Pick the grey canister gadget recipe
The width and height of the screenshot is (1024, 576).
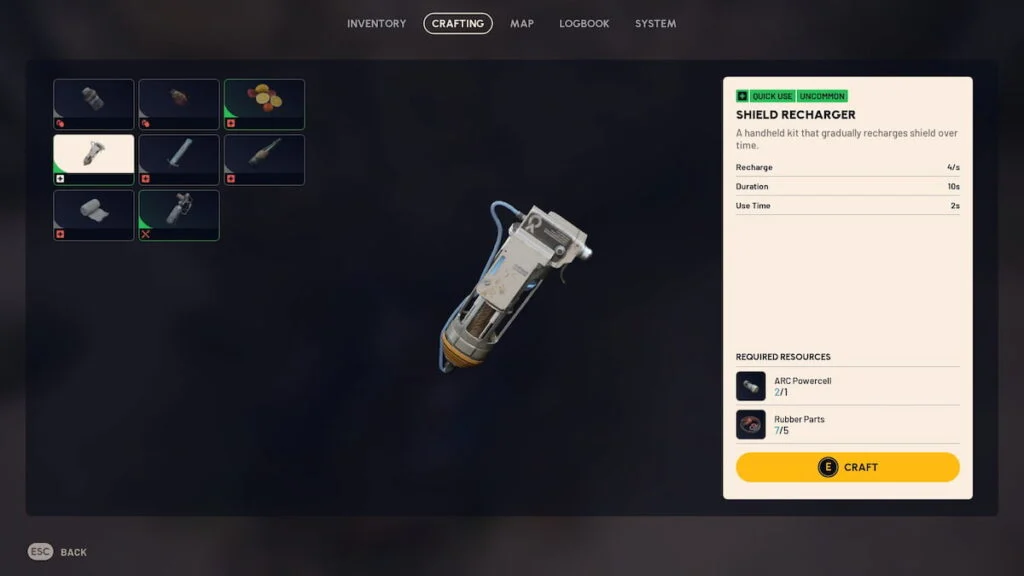pyautogui.click(x=178, y=215)
